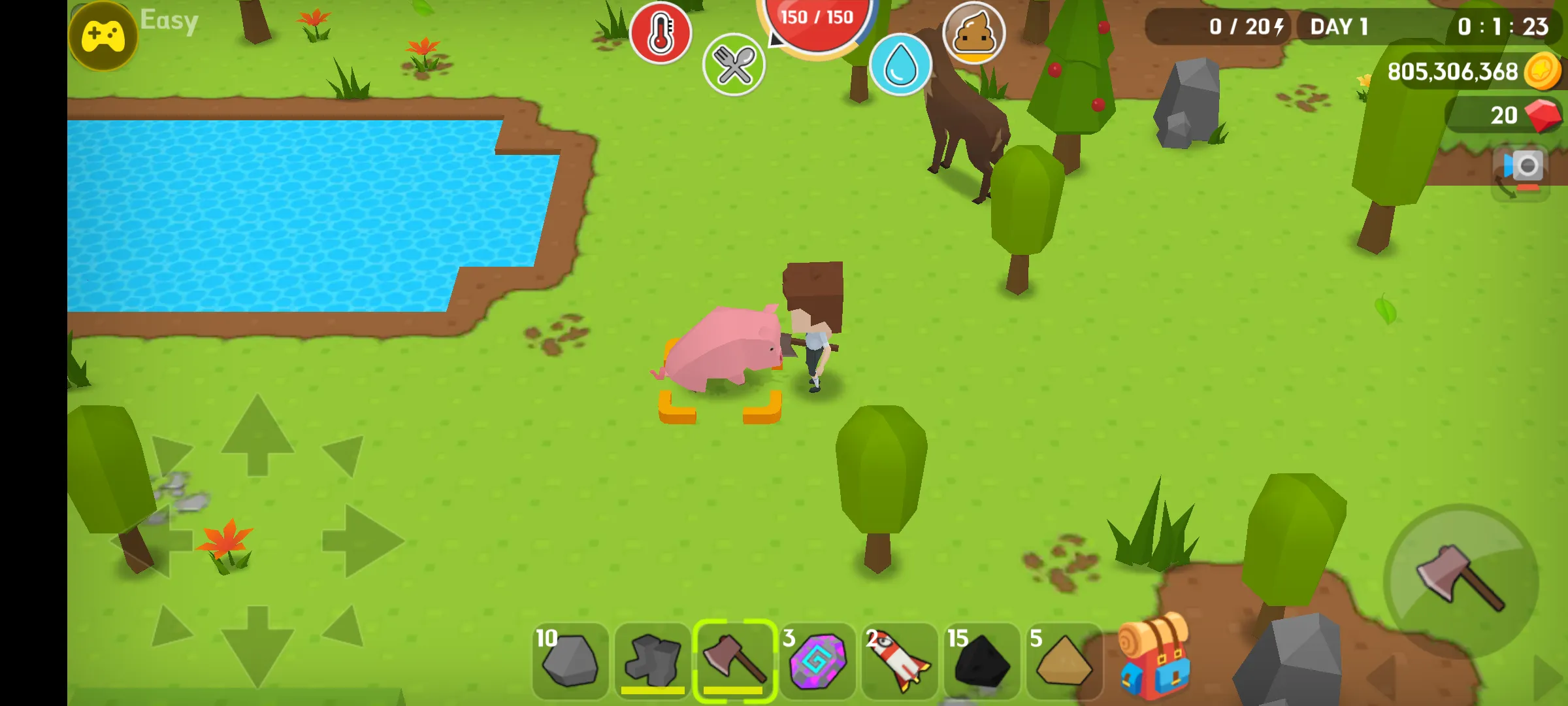Tap the gold coin balance icon
The height and width of the screenshot is (706, 1568).
(1543, 71)
